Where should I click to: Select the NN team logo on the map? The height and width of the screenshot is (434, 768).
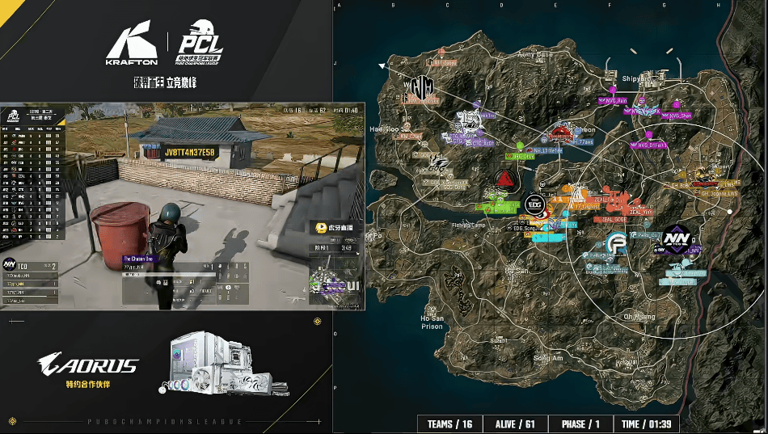click(675, 241)
